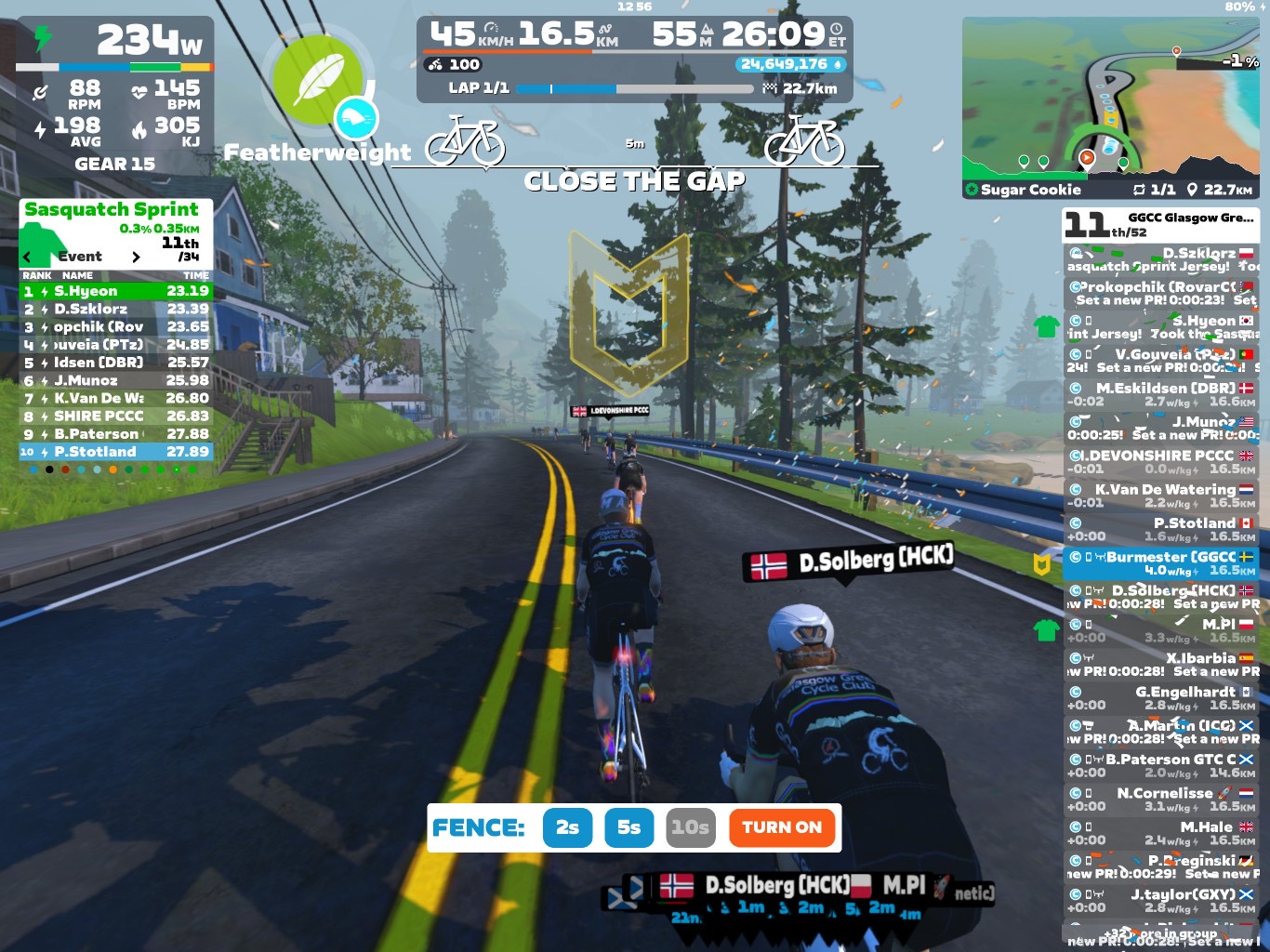Open the 234w power readout panel

coord(115,43)
